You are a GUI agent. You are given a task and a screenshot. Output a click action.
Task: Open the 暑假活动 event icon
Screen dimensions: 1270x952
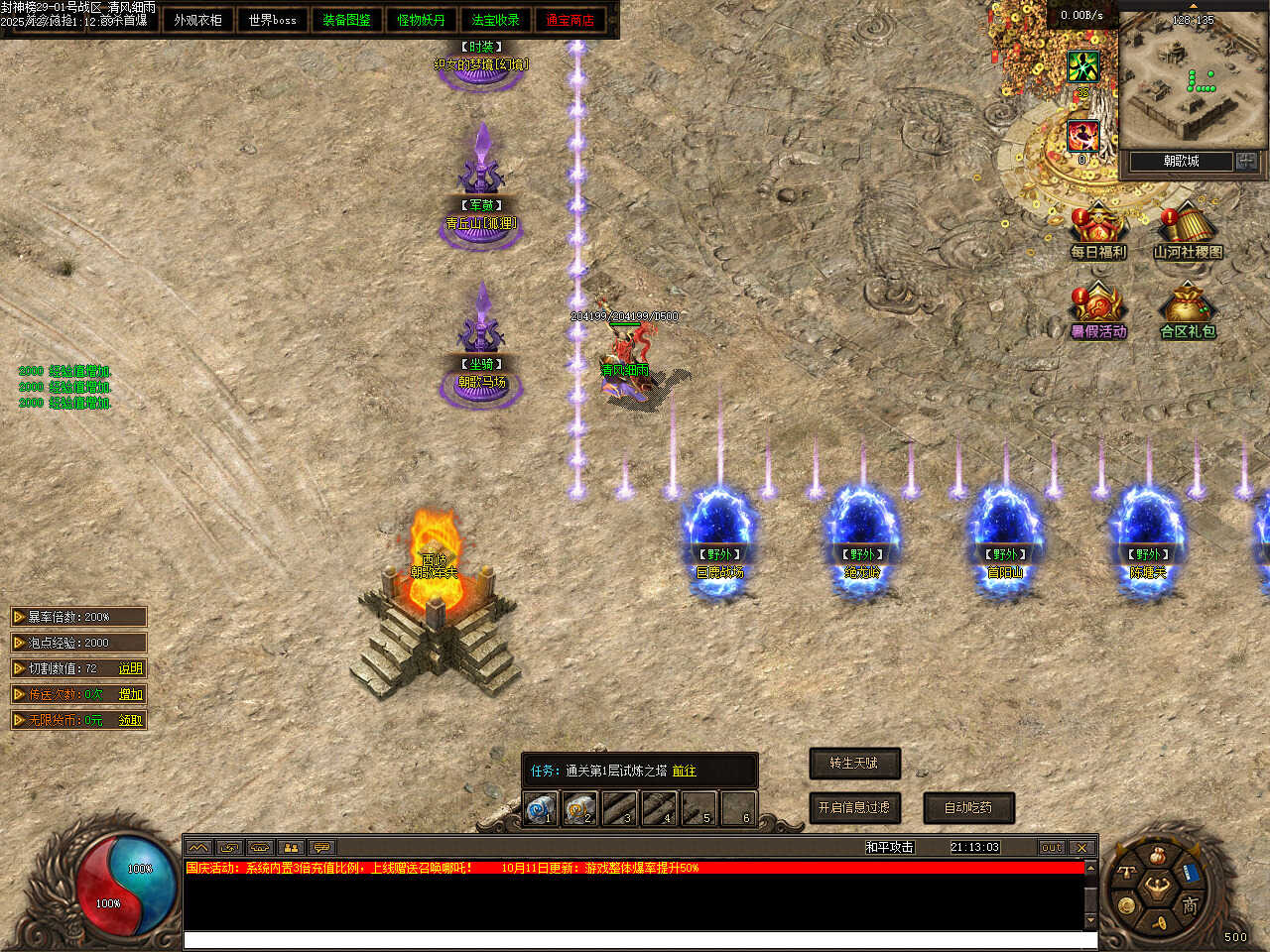click(x=1097, y=309)
